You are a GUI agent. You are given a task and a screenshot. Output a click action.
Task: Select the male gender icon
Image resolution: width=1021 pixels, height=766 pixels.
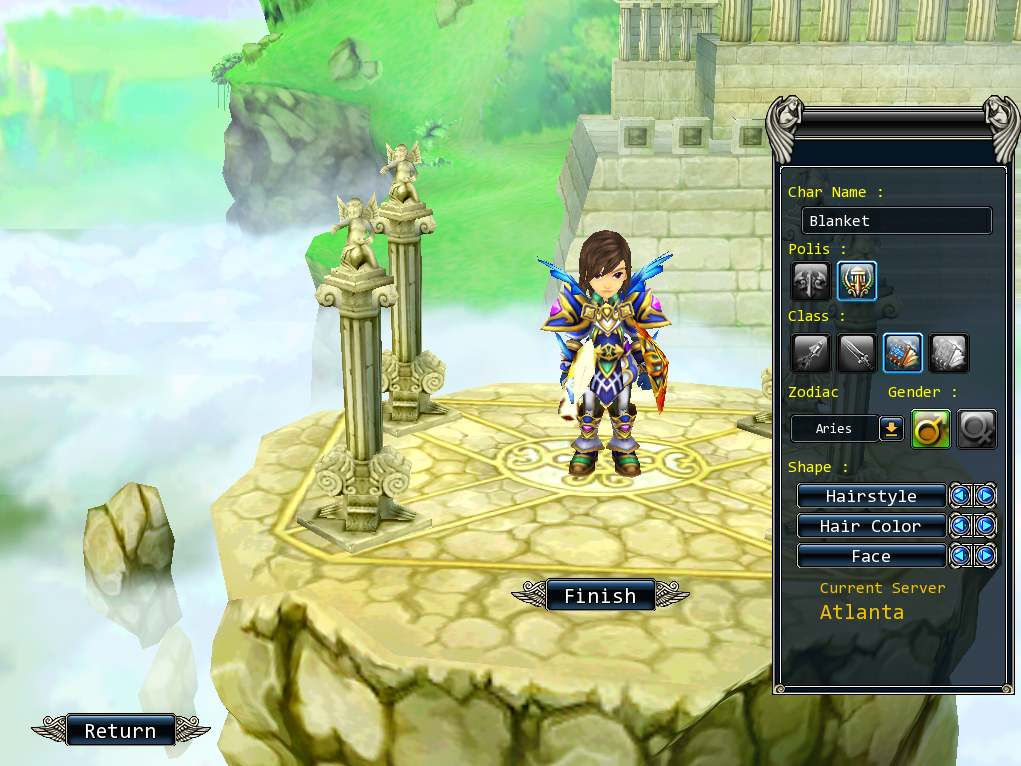[x=931, y=429]
